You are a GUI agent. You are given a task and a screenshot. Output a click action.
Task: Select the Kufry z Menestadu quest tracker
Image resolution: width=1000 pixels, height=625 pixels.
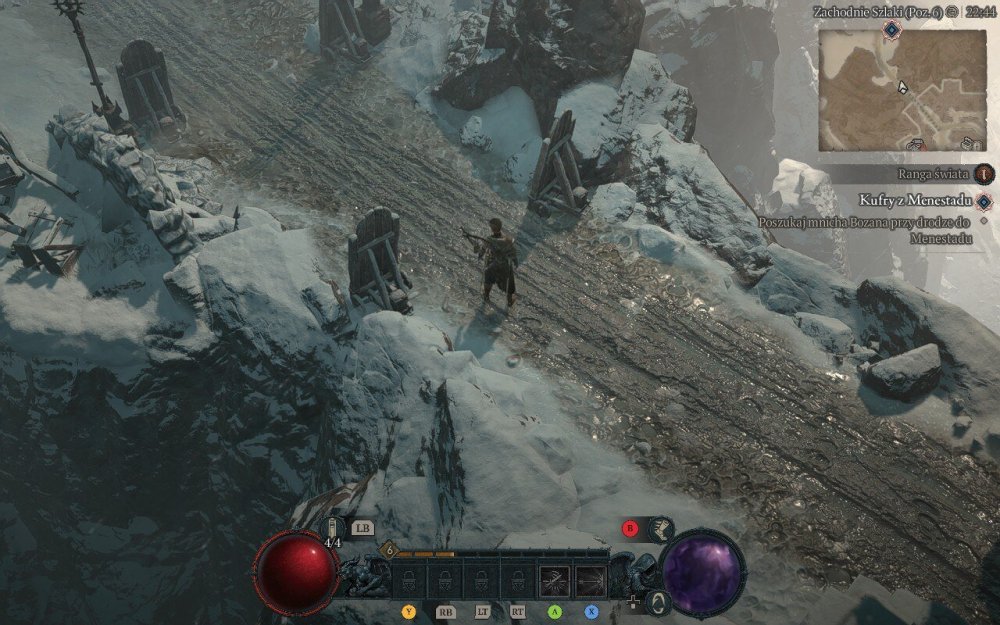point(908,201)
